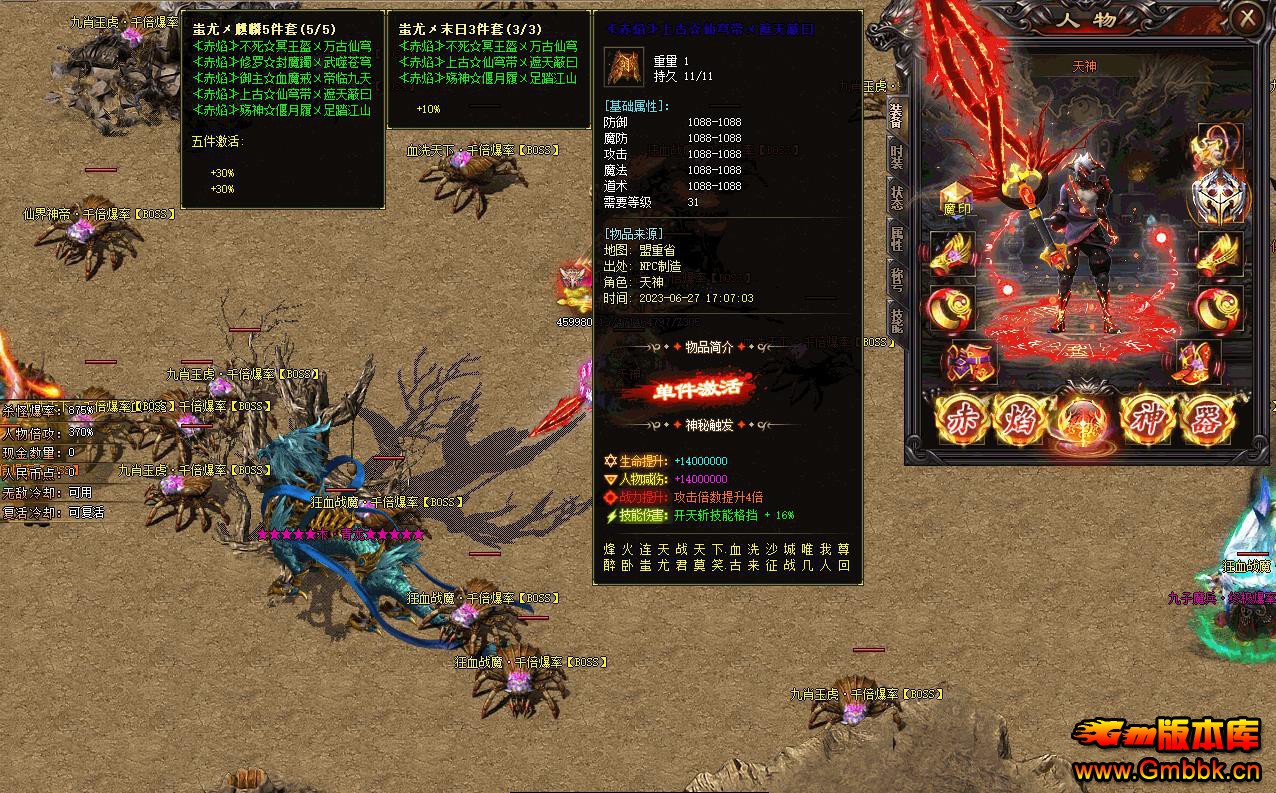Select the 属性 attributes tab
Screen dimensions: 1276x793
click(896, 238)
